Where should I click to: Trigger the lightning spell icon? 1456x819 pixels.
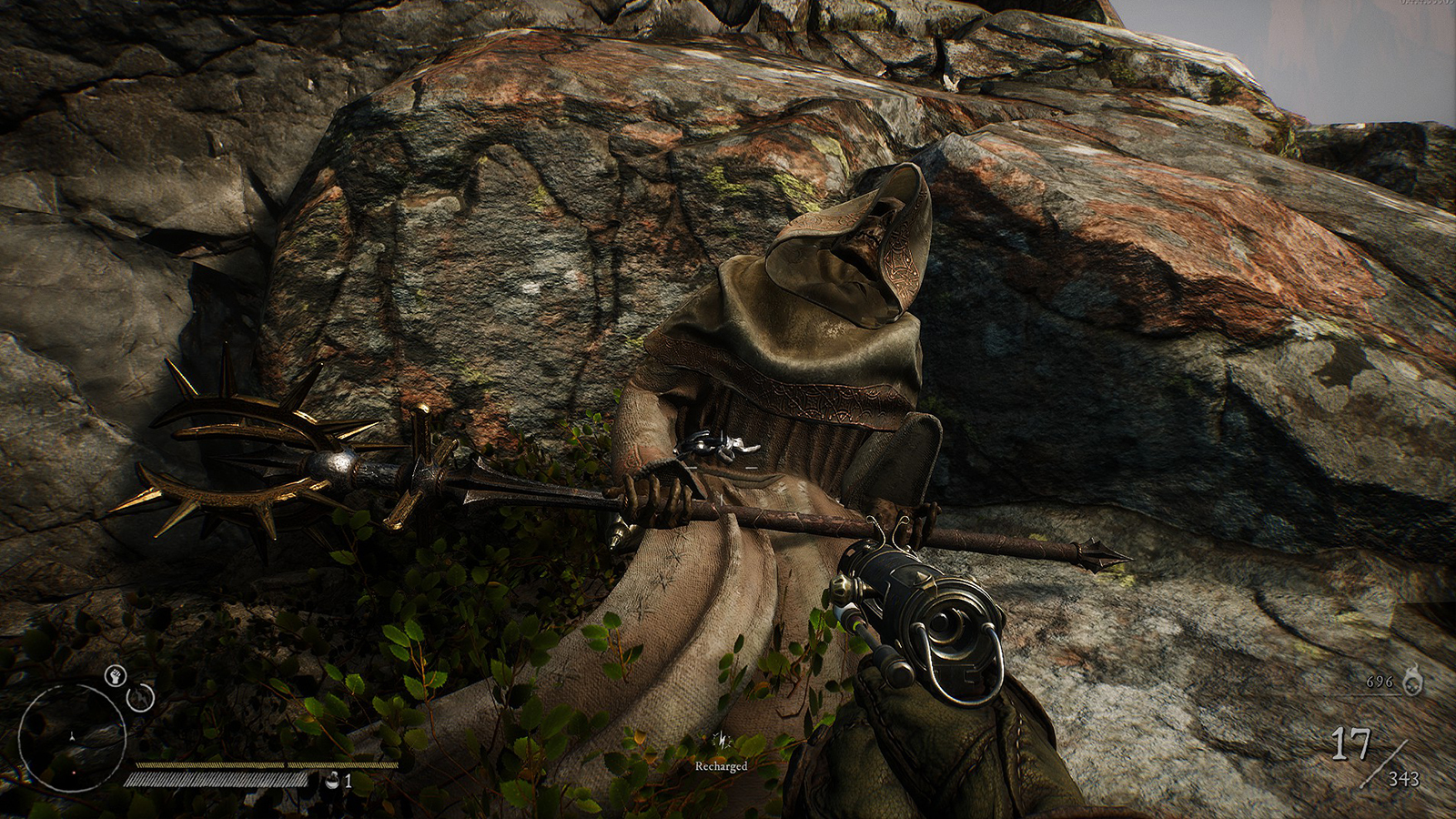(140, 698)
